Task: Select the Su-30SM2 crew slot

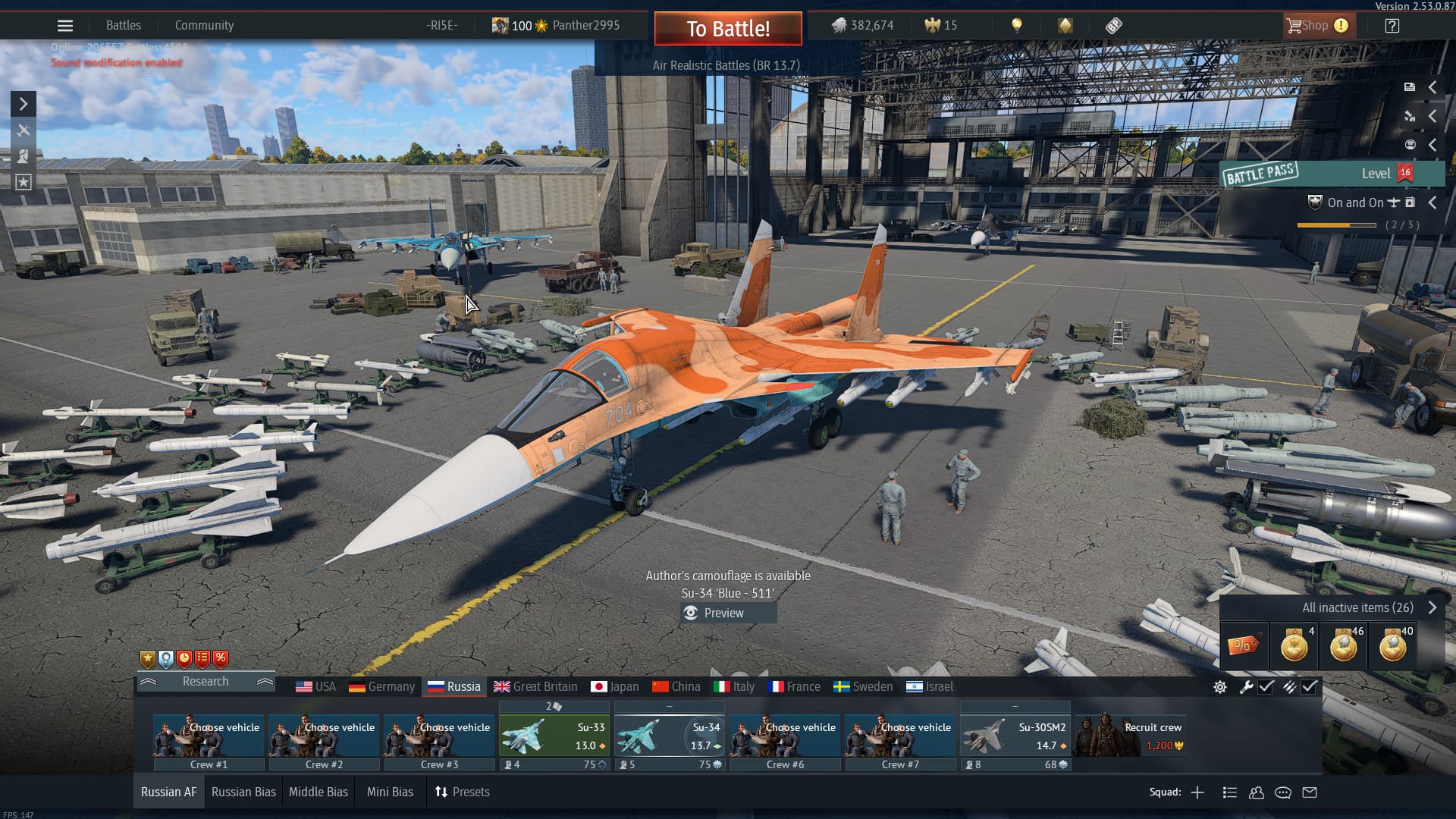Action: [x=1015, y=737]
